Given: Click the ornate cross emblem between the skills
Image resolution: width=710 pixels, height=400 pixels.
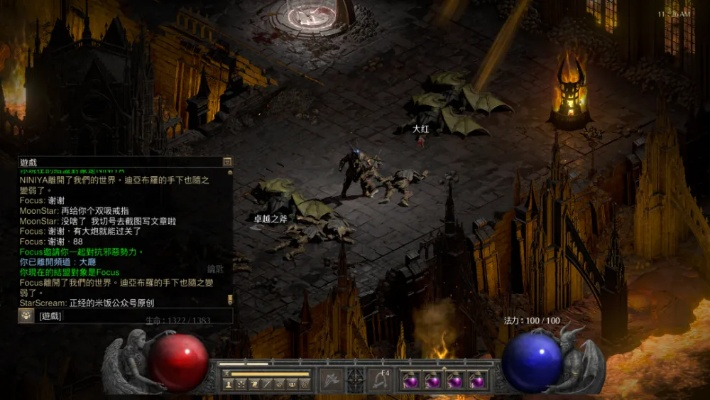Looking at the screenshot, I should [356, 380].
